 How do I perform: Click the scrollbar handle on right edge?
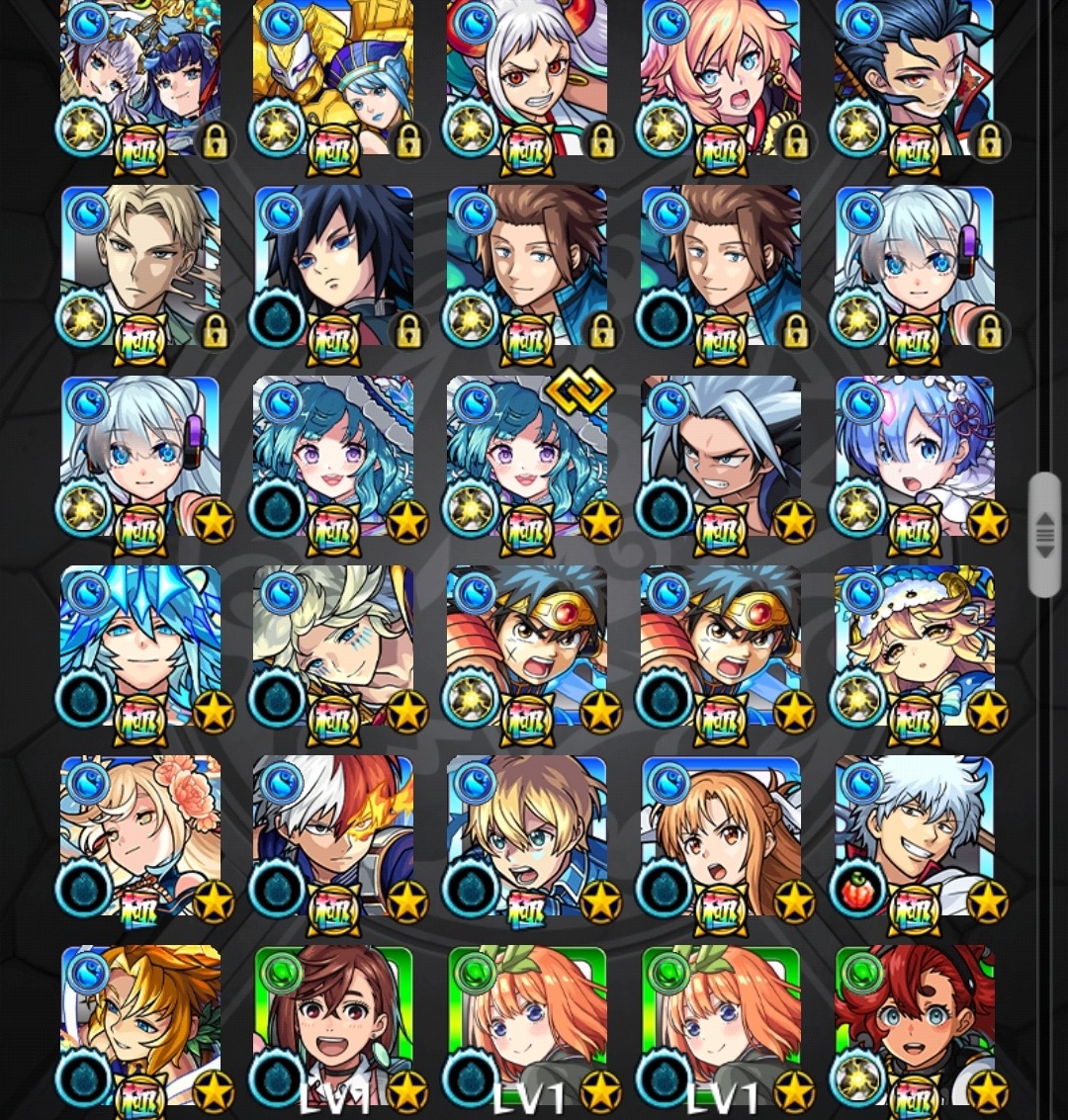click(x=1044, y=535)
